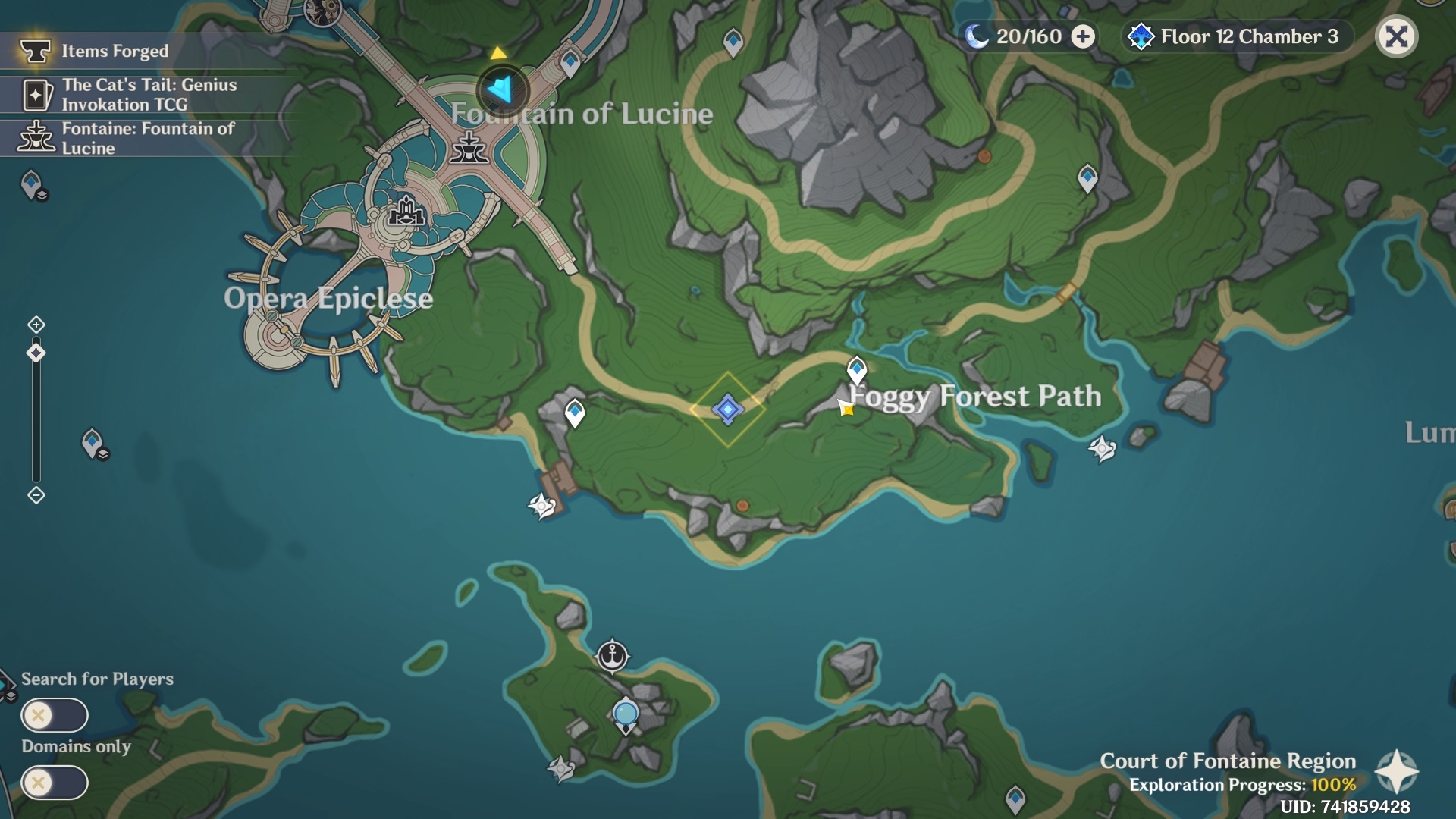Select the Foggy Forest Path teleport waypoint

[x=857, y=369]
